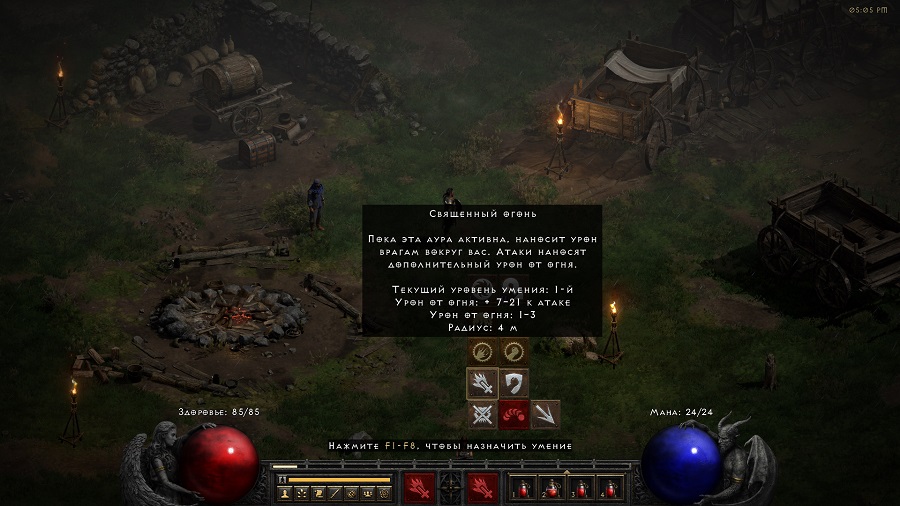This screenshot has height=506, width=900.
Task: Select the crossed swords skill icon
Action: coord(482,414)
